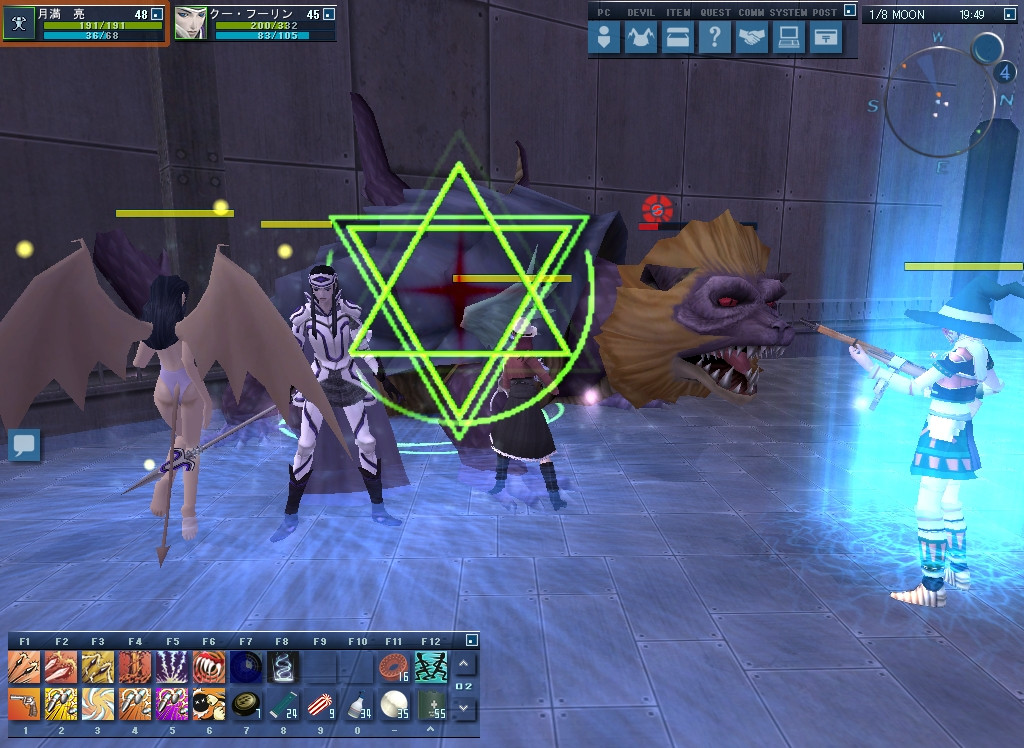Open the ITEM inventory menu
Viewport: 1024px width, 748px height.
(677, 38)
